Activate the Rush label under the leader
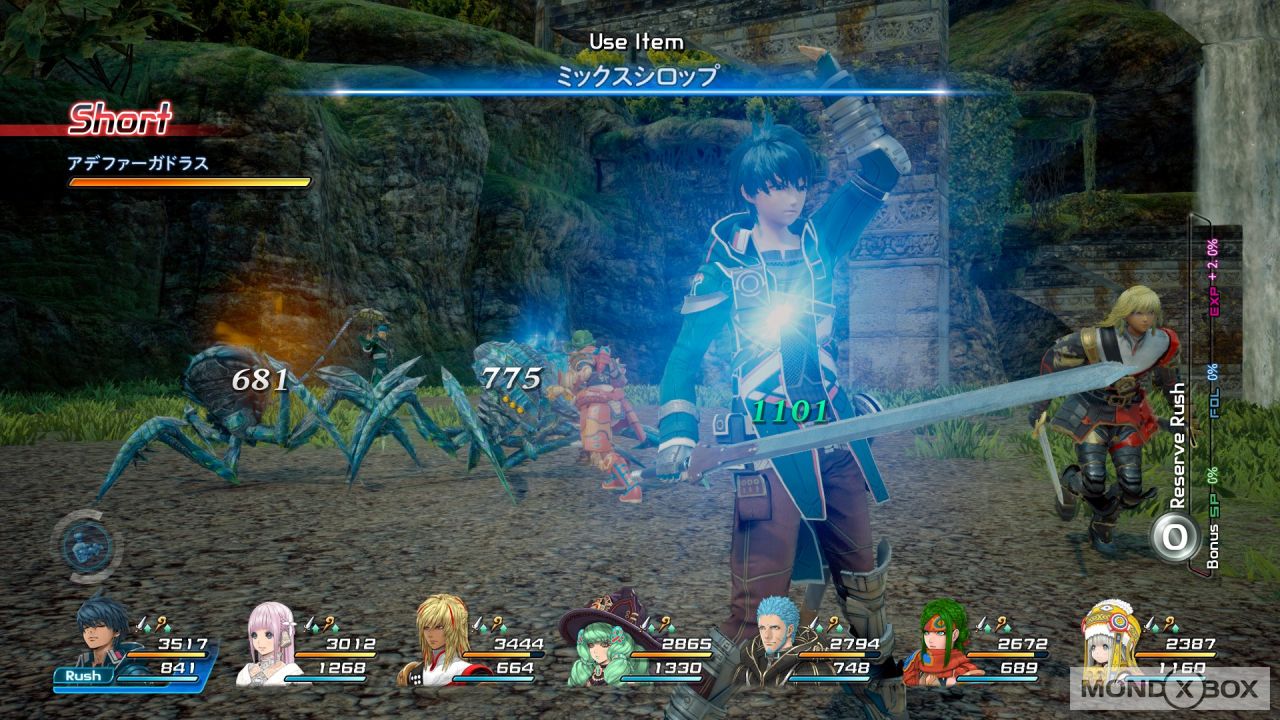The height and width of the screenshot is (720, 1280). (x=84, y=675)
